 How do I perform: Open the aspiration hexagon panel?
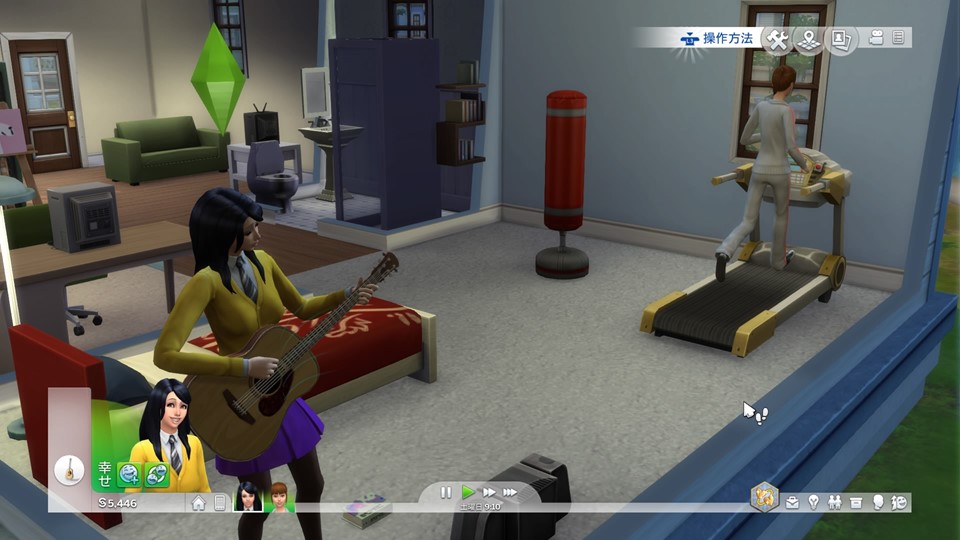[765, 498]
